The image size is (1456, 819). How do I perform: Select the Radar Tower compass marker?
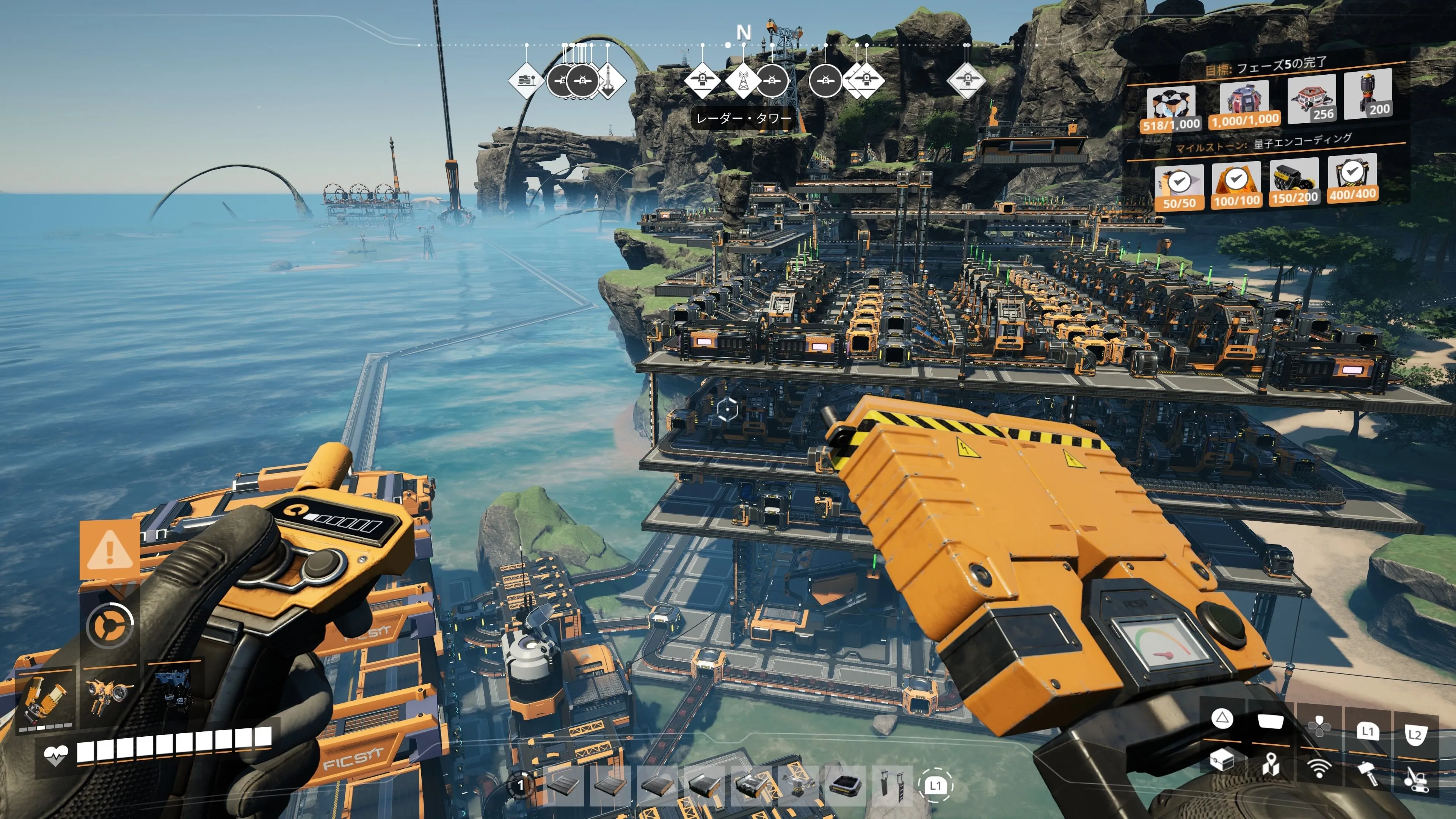pyautogui.click(x=742, y=80)
